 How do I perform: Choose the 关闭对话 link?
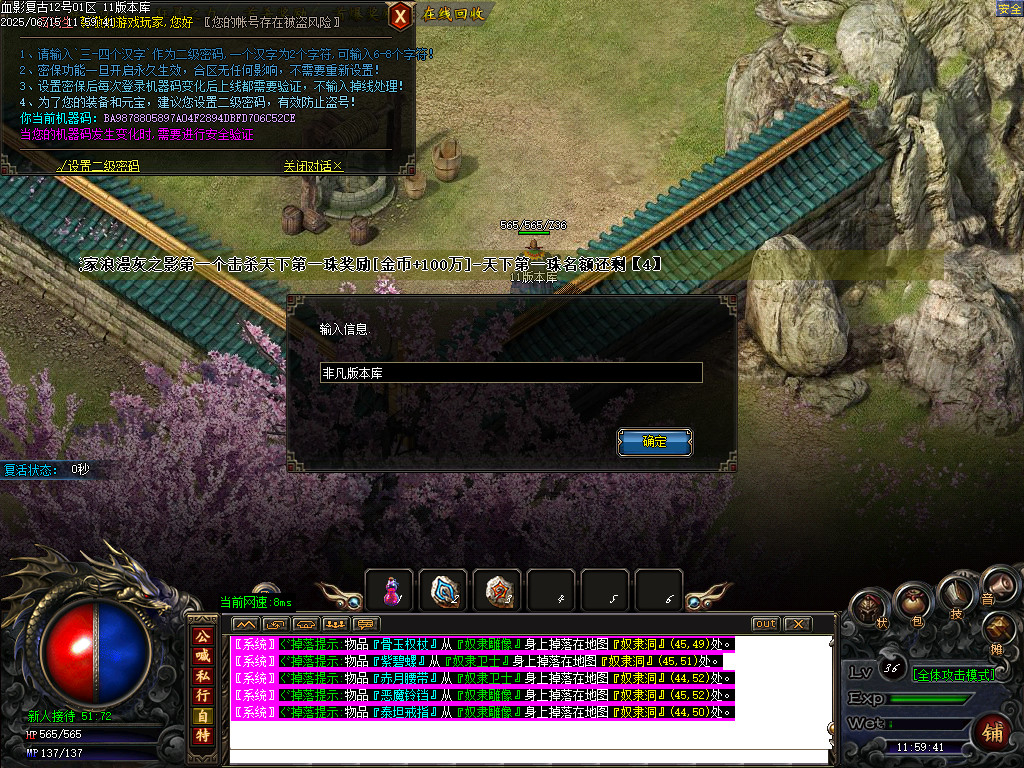[x=313, y=166]
